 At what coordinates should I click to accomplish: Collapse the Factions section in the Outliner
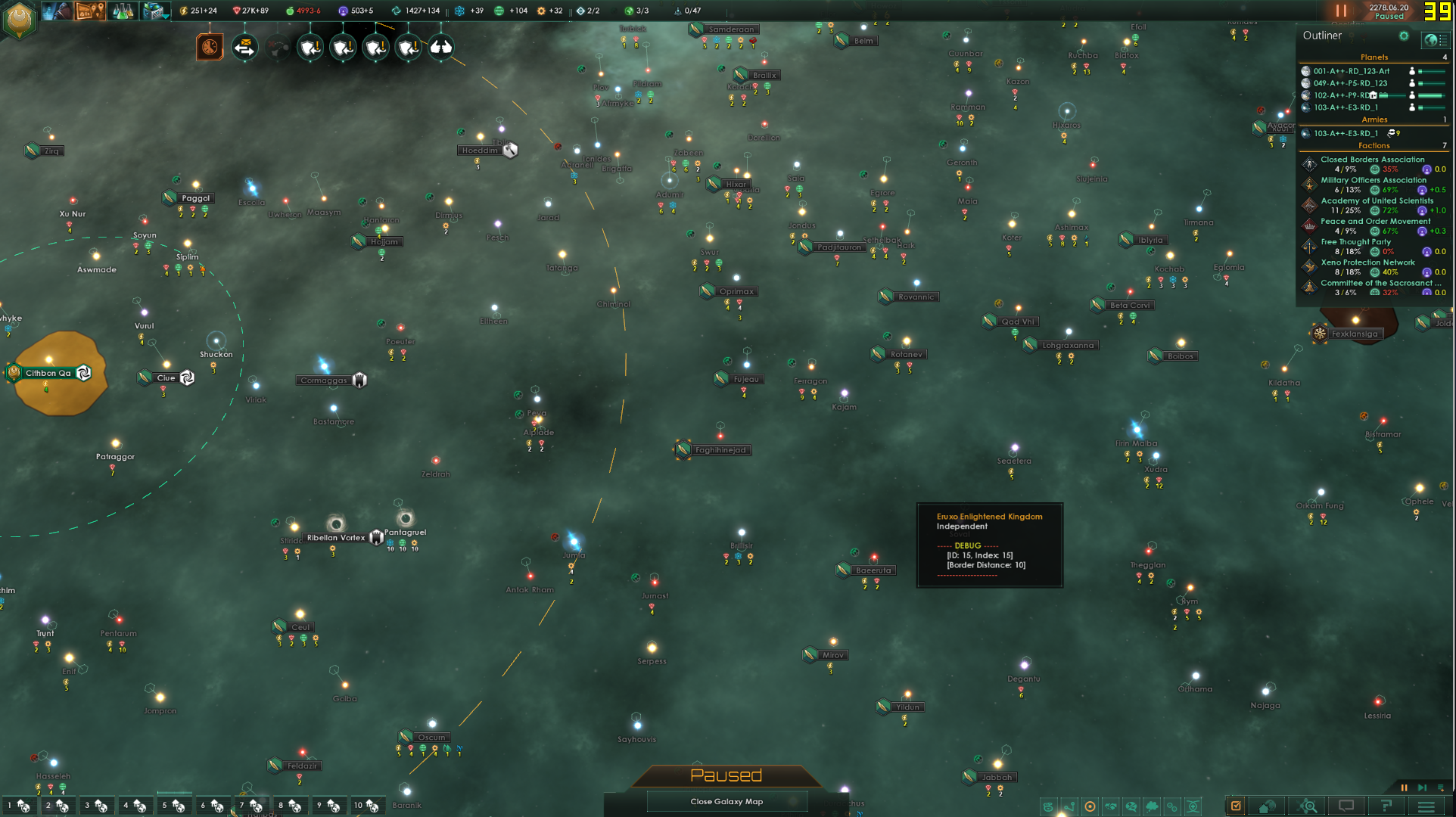(1375, 145)
